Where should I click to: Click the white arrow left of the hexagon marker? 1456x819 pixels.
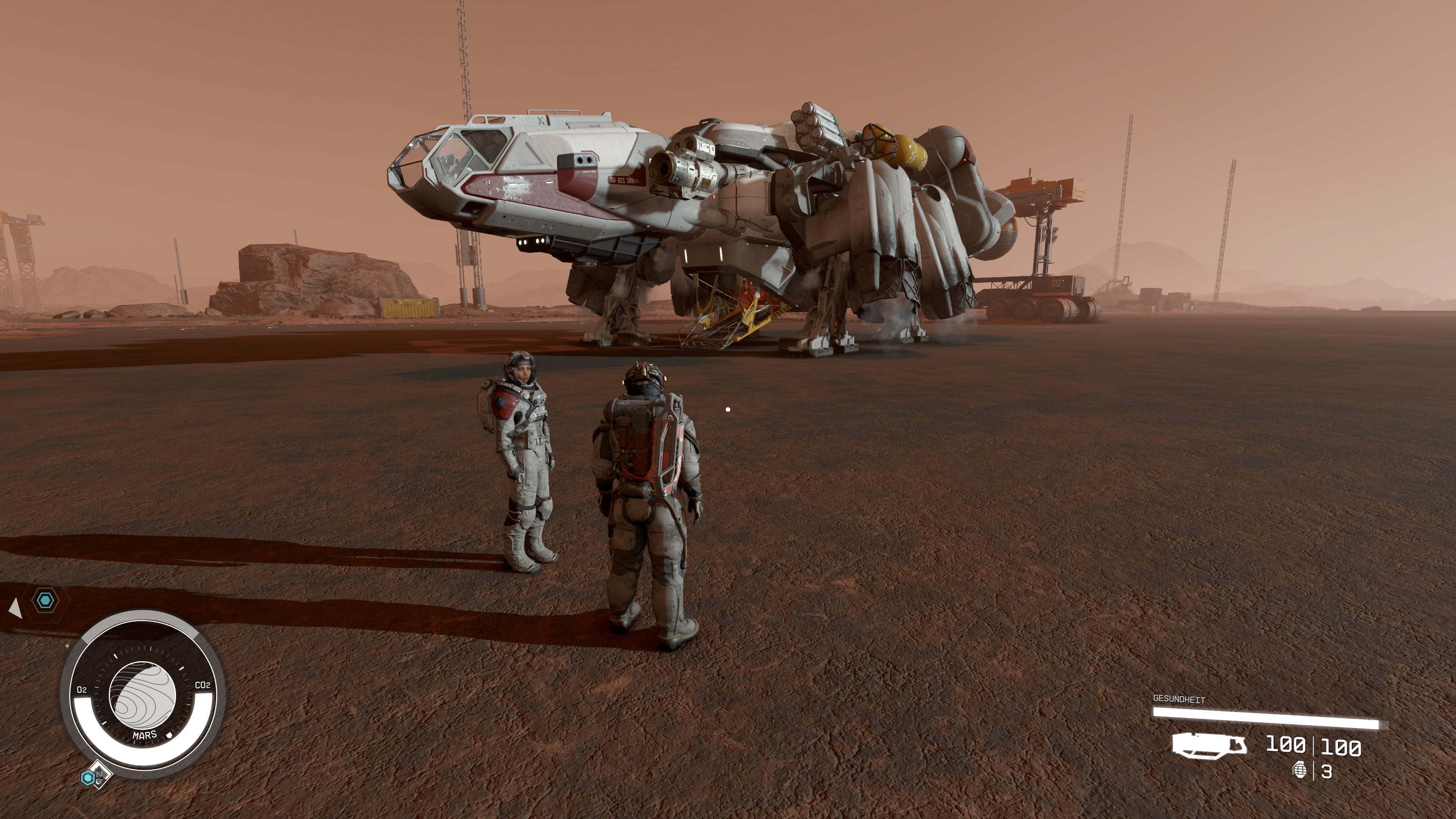pyautogui.click(x=15, y=608)
